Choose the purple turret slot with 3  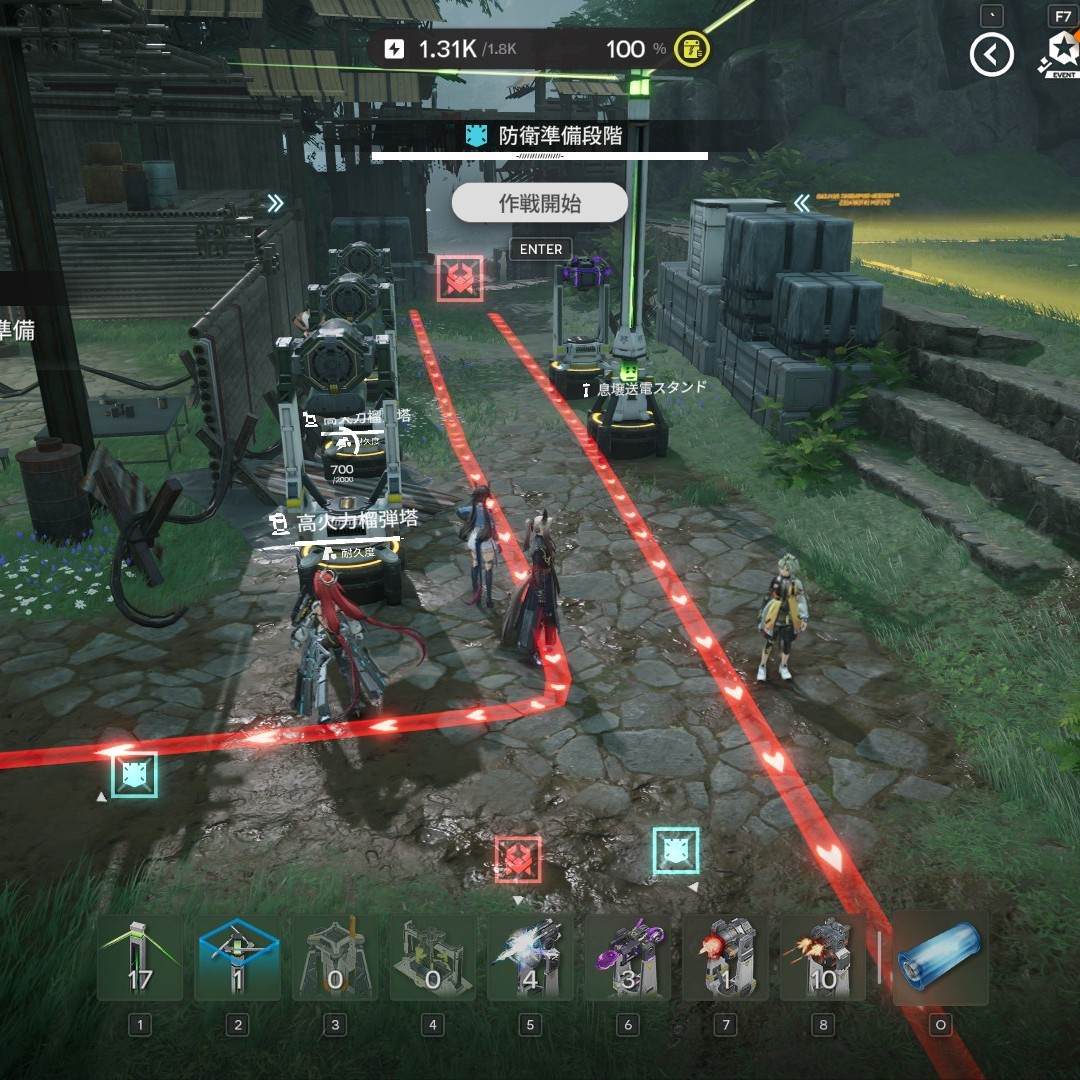[627, 960]
